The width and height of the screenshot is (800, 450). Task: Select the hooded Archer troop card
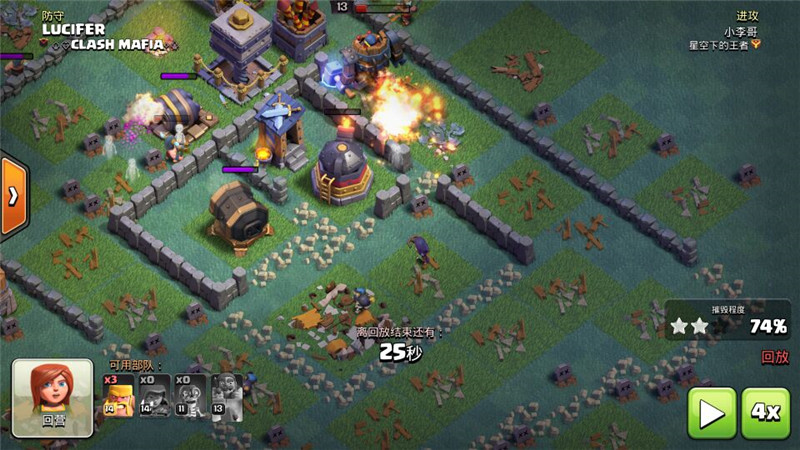[154, 395]
